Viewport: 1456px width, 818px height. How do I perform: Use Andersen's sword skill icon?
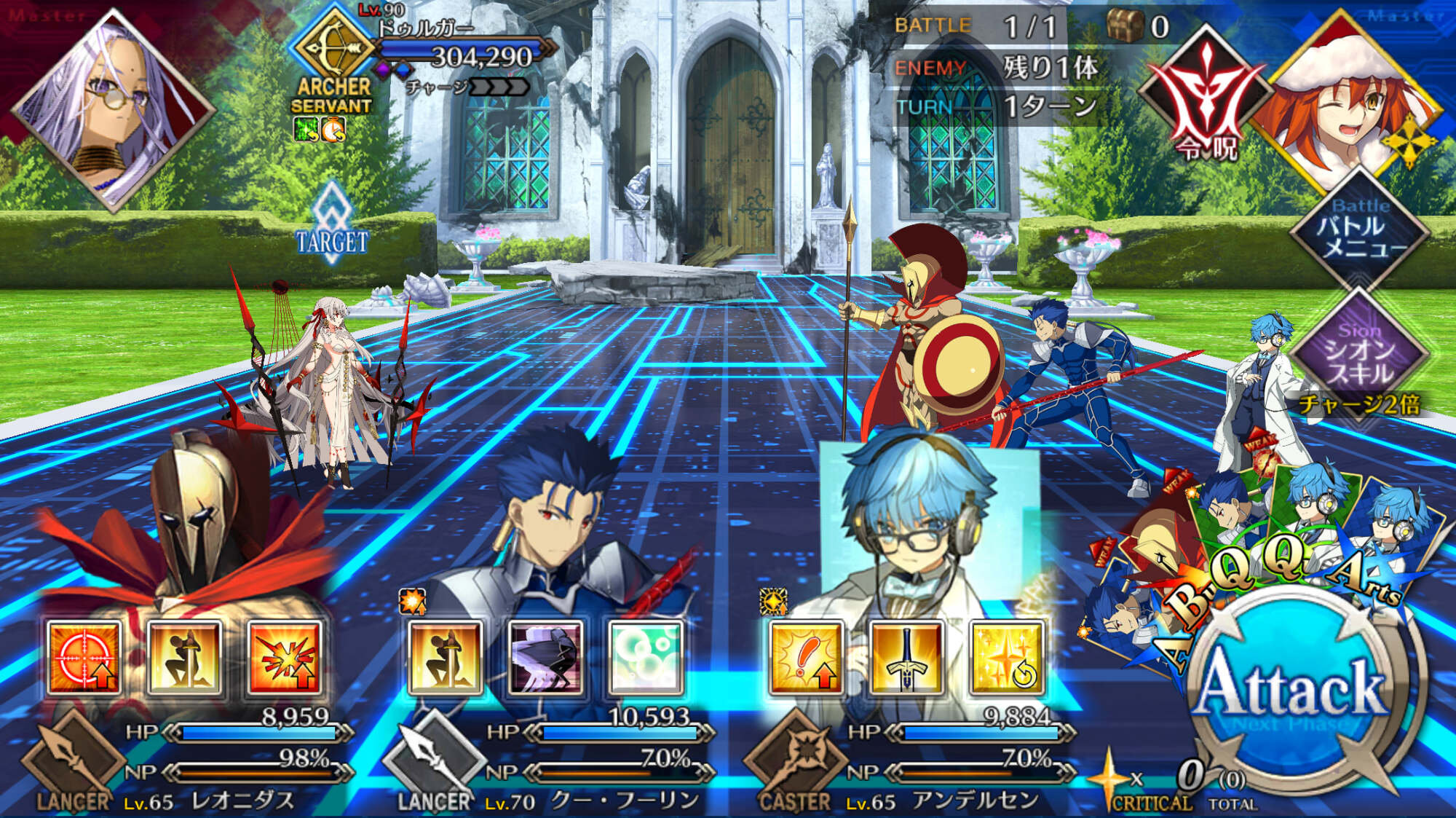click(906, 658)
